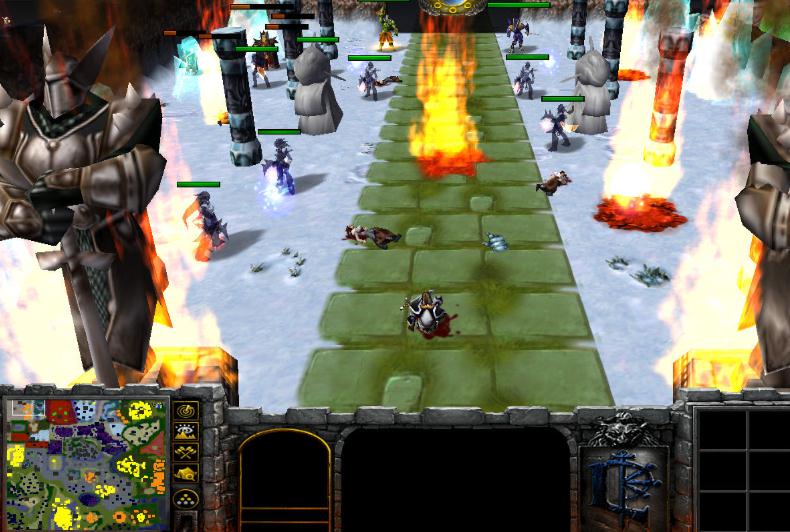Toggle minimap terrain display with the eye icon
This screenshot has height=532, width=790.
[x=187, y=431]
